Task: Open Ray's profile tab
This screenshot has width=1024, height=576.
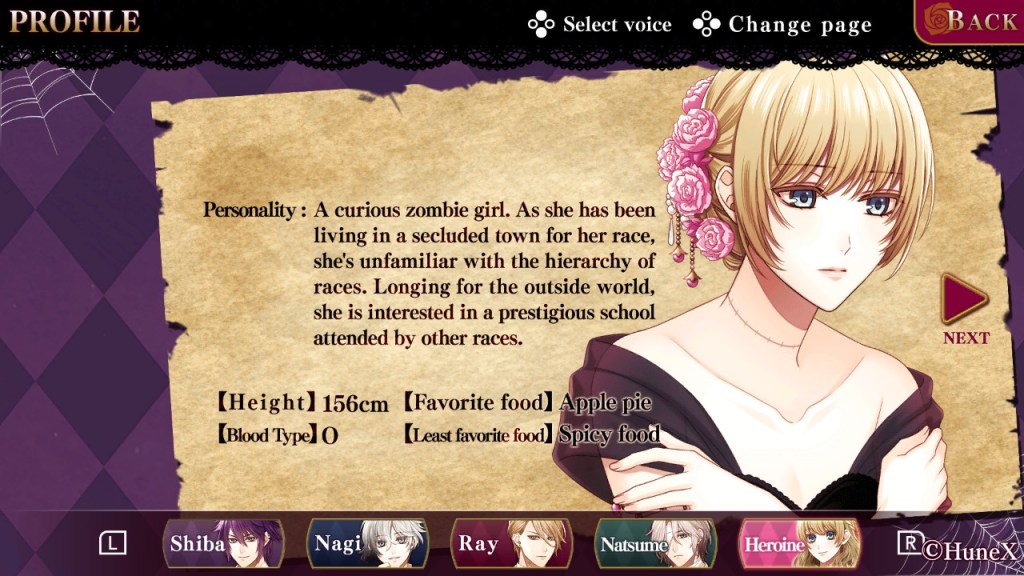Action: pos(511,544)
